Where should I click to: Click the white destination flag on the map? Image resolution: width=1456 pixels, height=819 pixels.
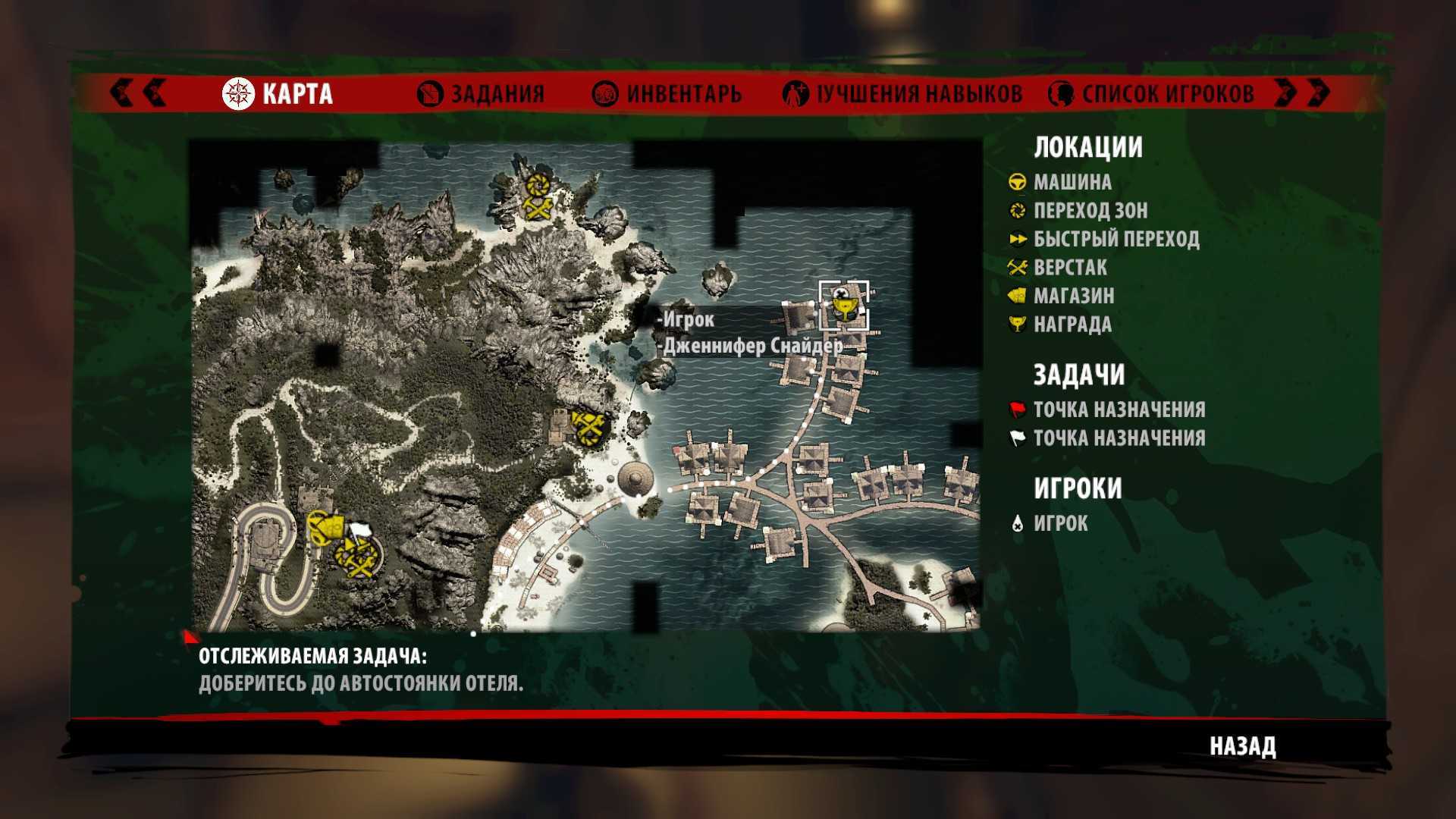point(356,530)
